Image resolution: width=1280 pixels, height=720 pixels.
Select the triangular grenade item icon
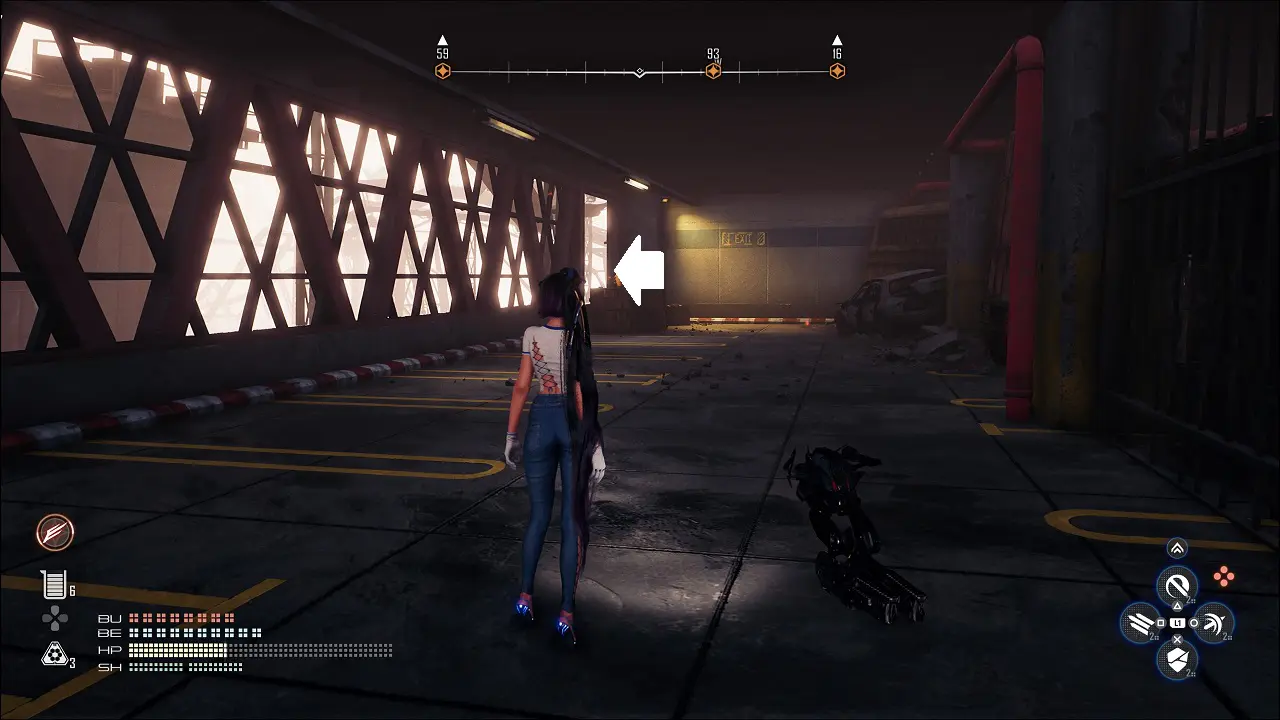coord(54,654)
